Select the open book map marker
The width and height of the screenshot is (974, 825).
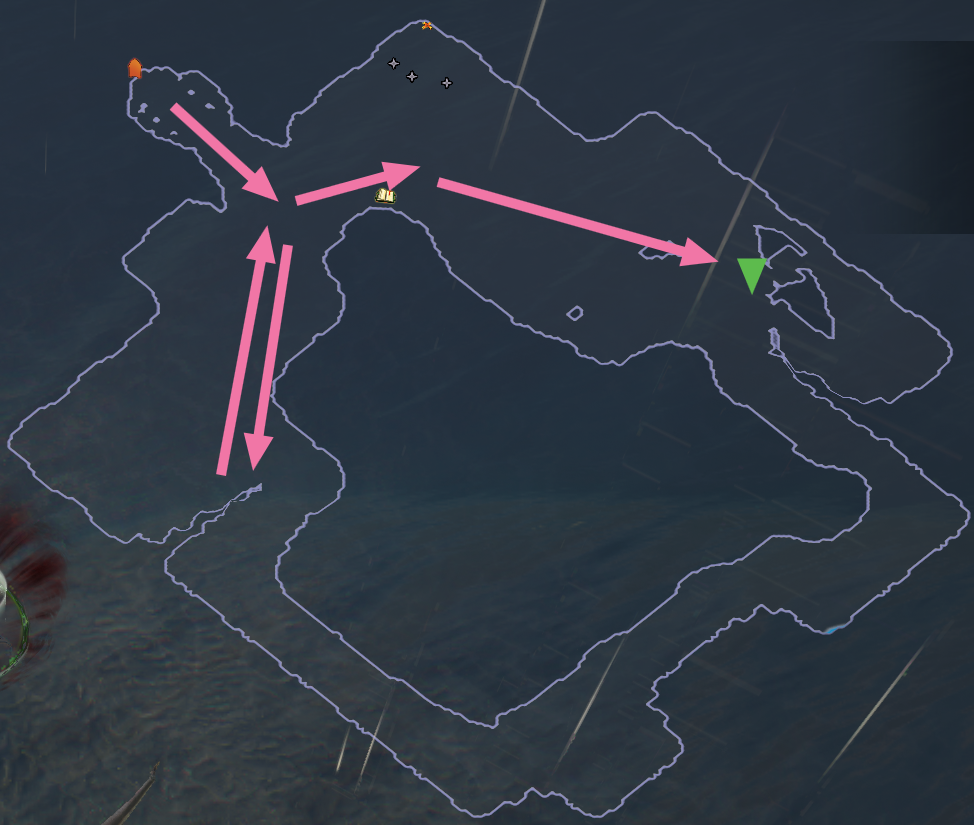(385, 195)
